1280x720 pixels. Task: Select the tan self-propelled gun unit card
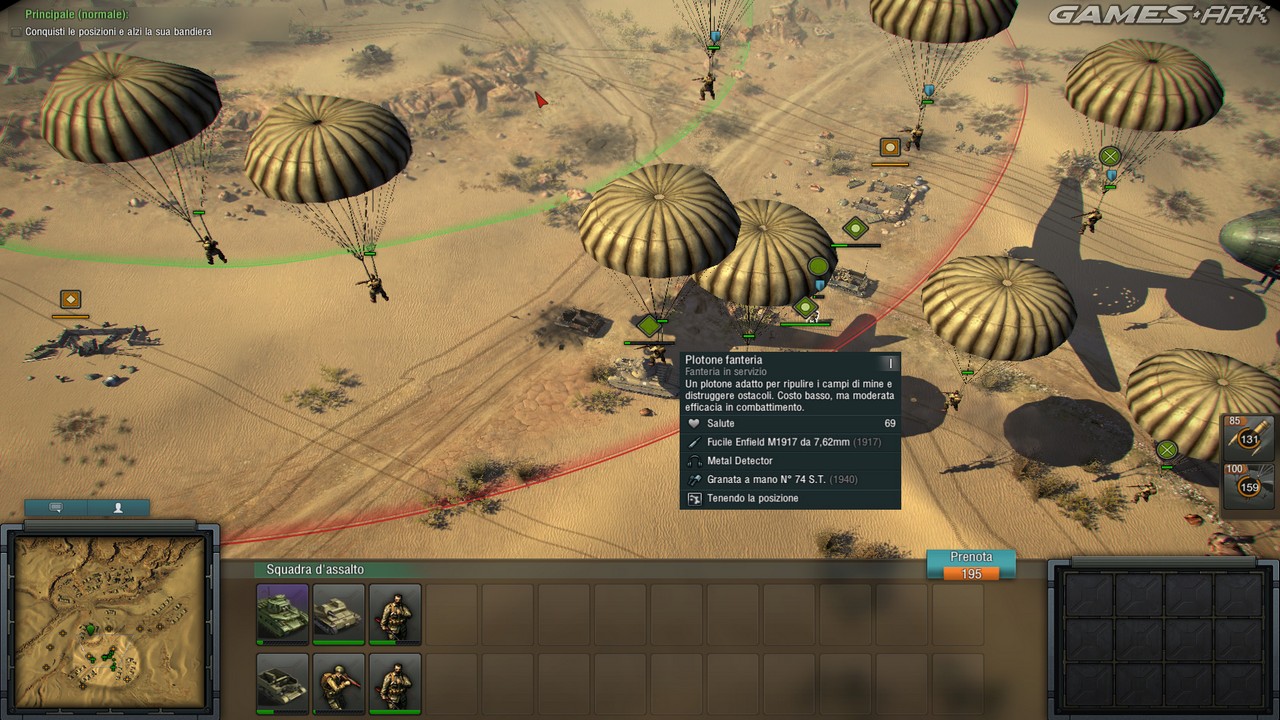[x=339, y=614]
